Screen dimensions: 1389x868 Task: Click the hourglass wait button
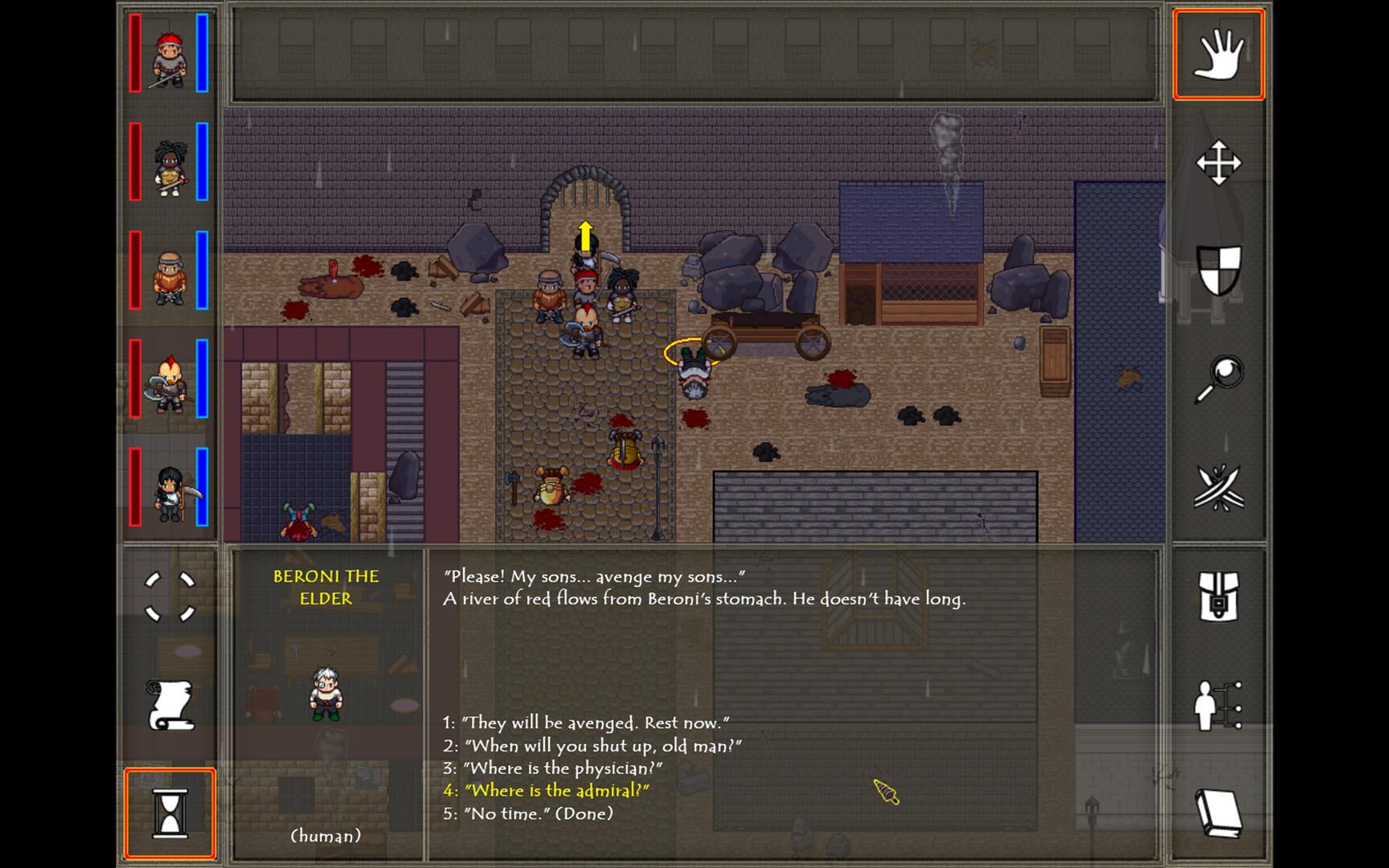170,813
